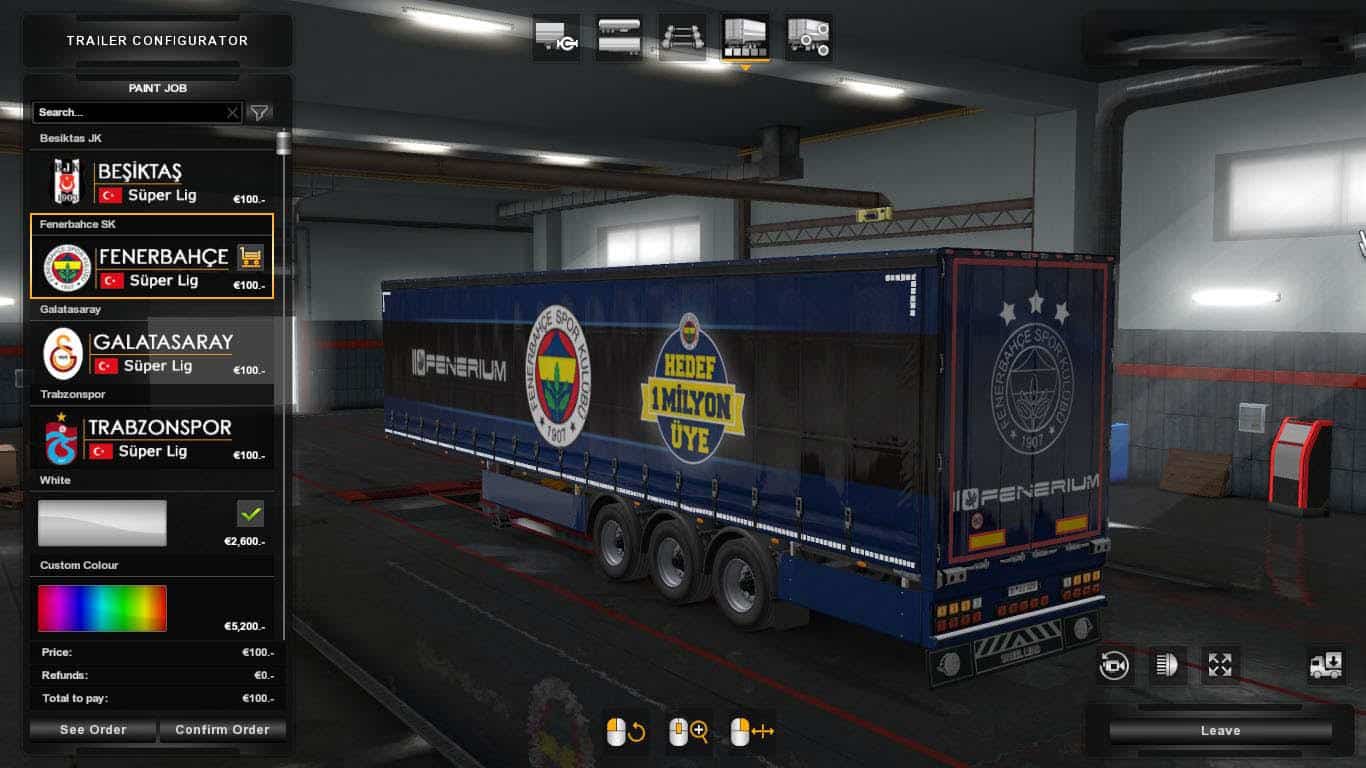This screenshot has width=1366, height=768.
Task: Clear the search box with the X
Action: 232,113
